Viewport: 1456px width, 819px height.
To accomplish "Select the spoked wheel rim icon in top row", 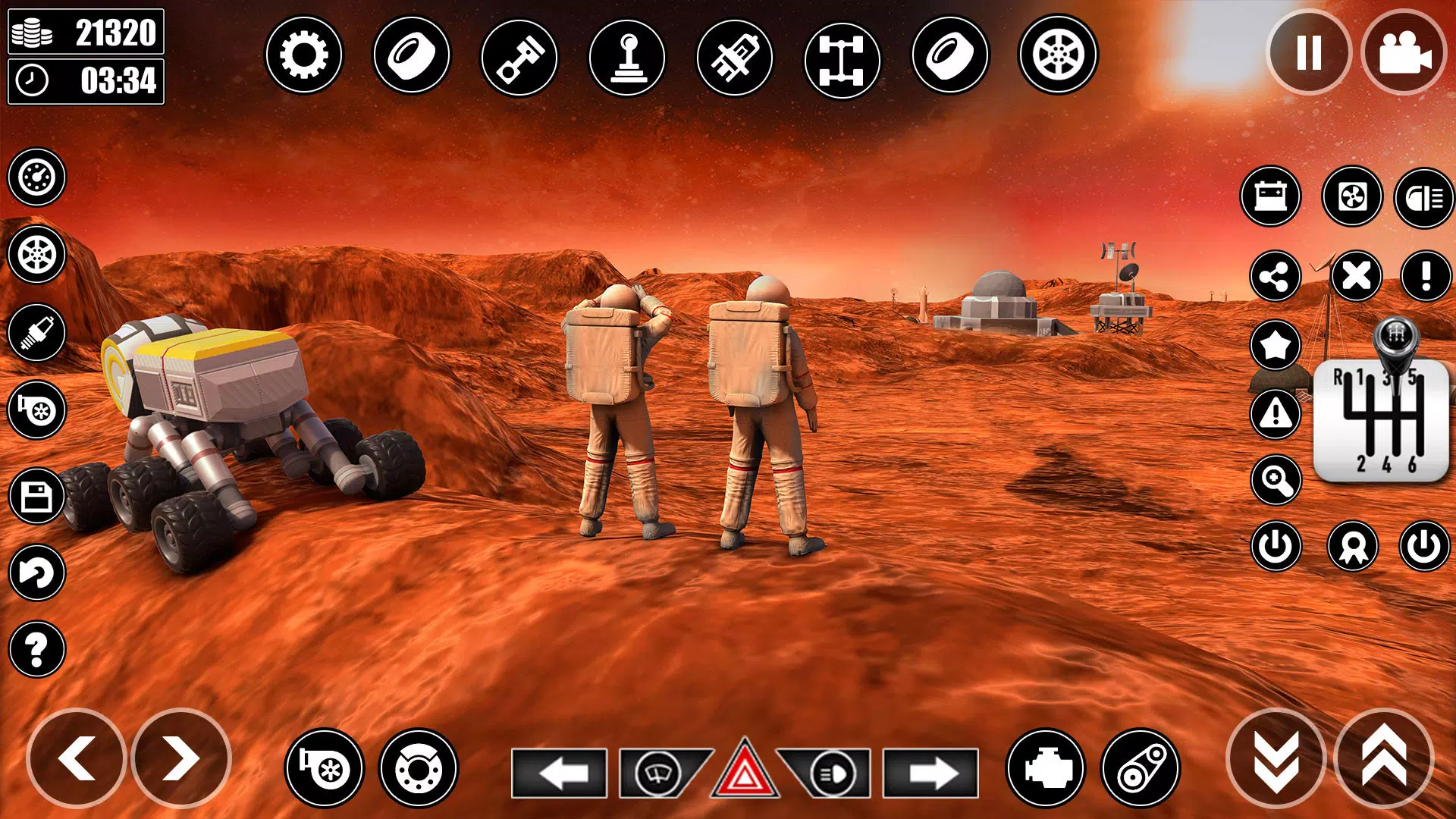I will click(1058, 55).
